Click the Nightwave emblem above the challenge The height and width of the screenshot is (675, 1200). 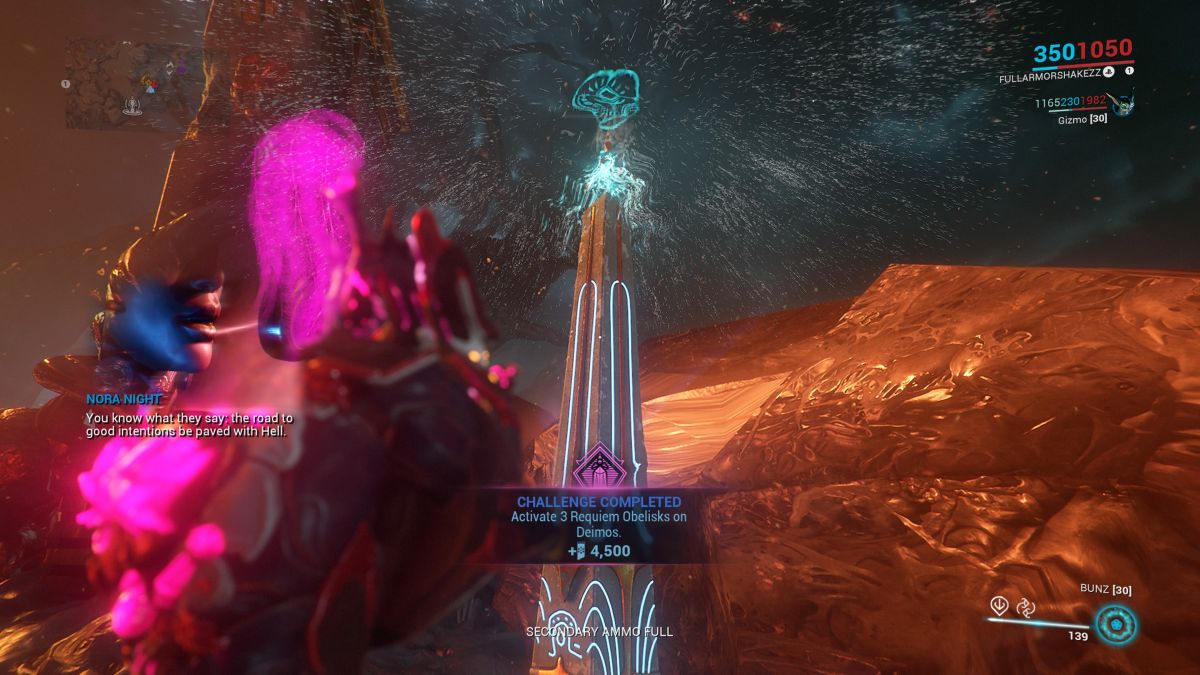(598, 466)
